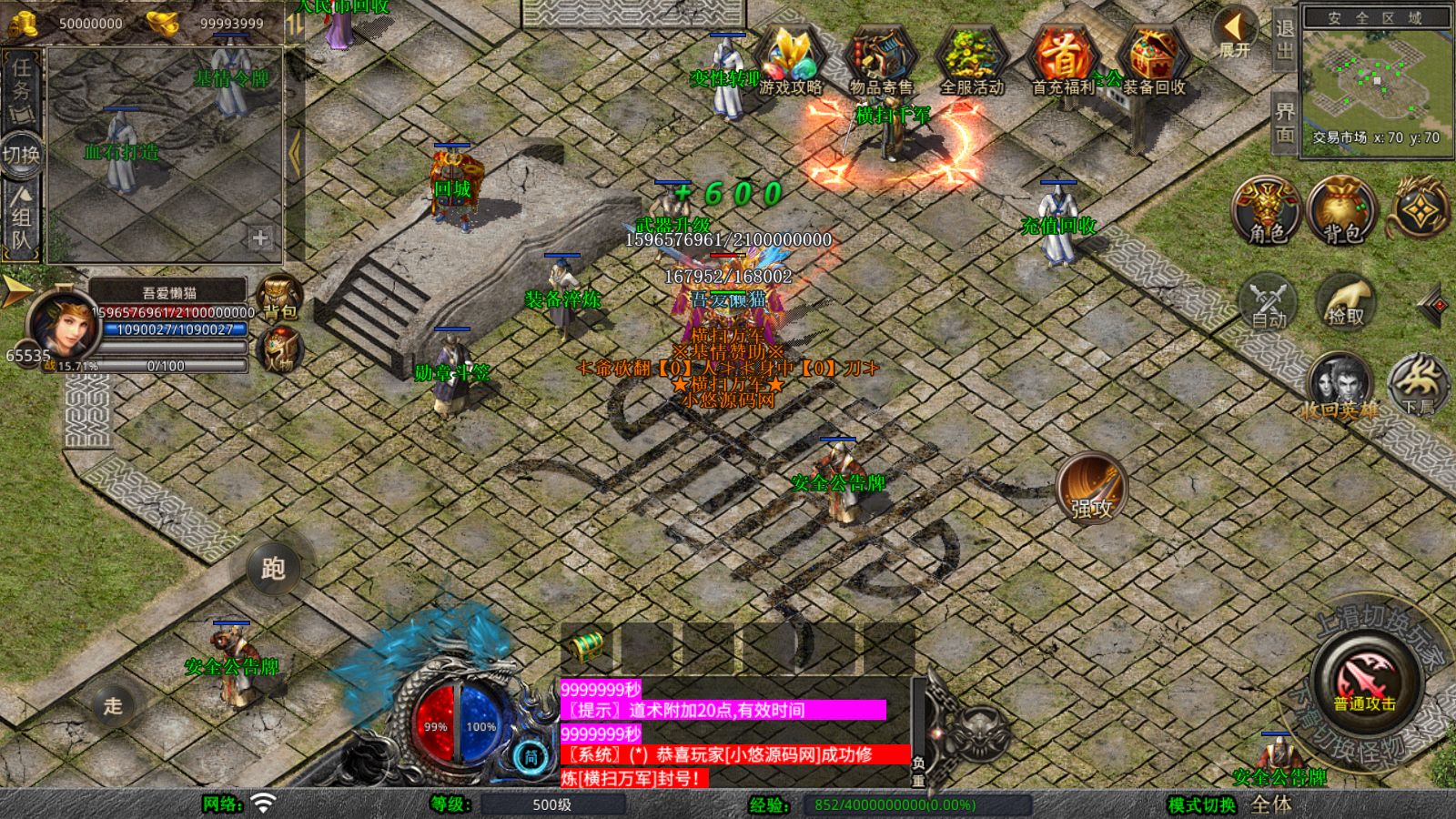
Task: Tap the 拾取 pickup button
Action: coord(1346,302)
